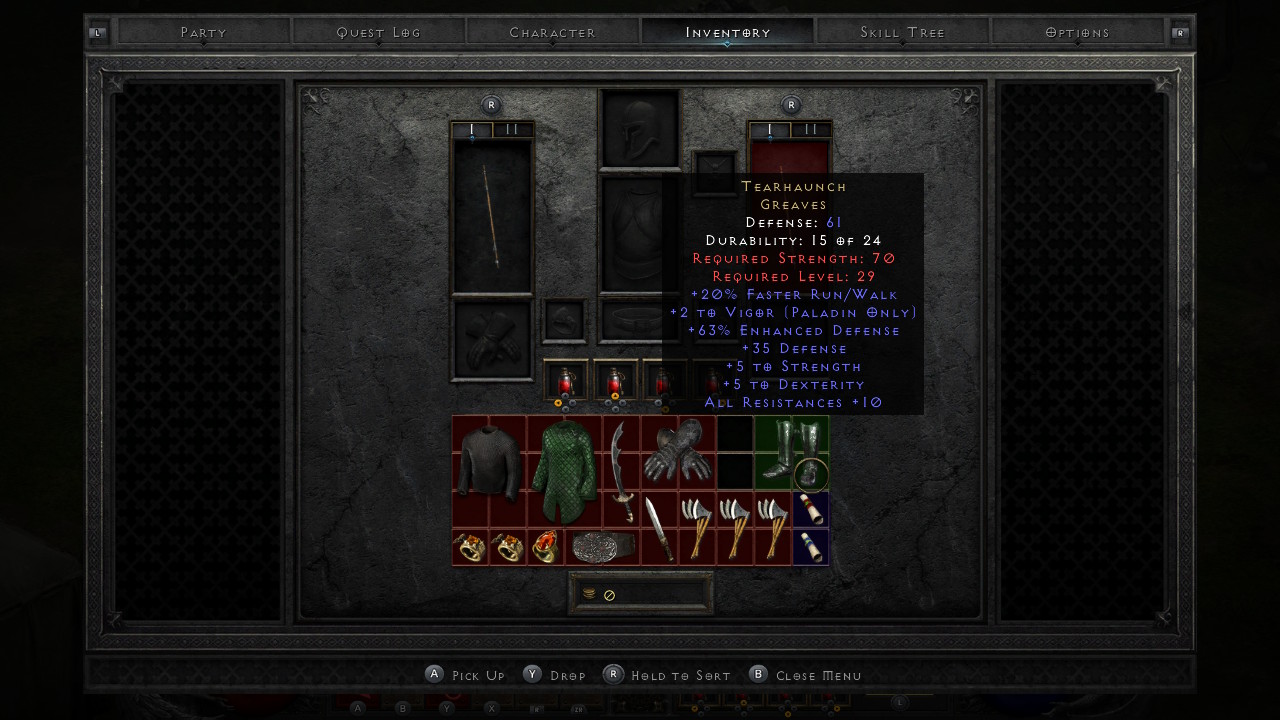Show the Character tab
1280x720 pixels.
coord(552,32)
